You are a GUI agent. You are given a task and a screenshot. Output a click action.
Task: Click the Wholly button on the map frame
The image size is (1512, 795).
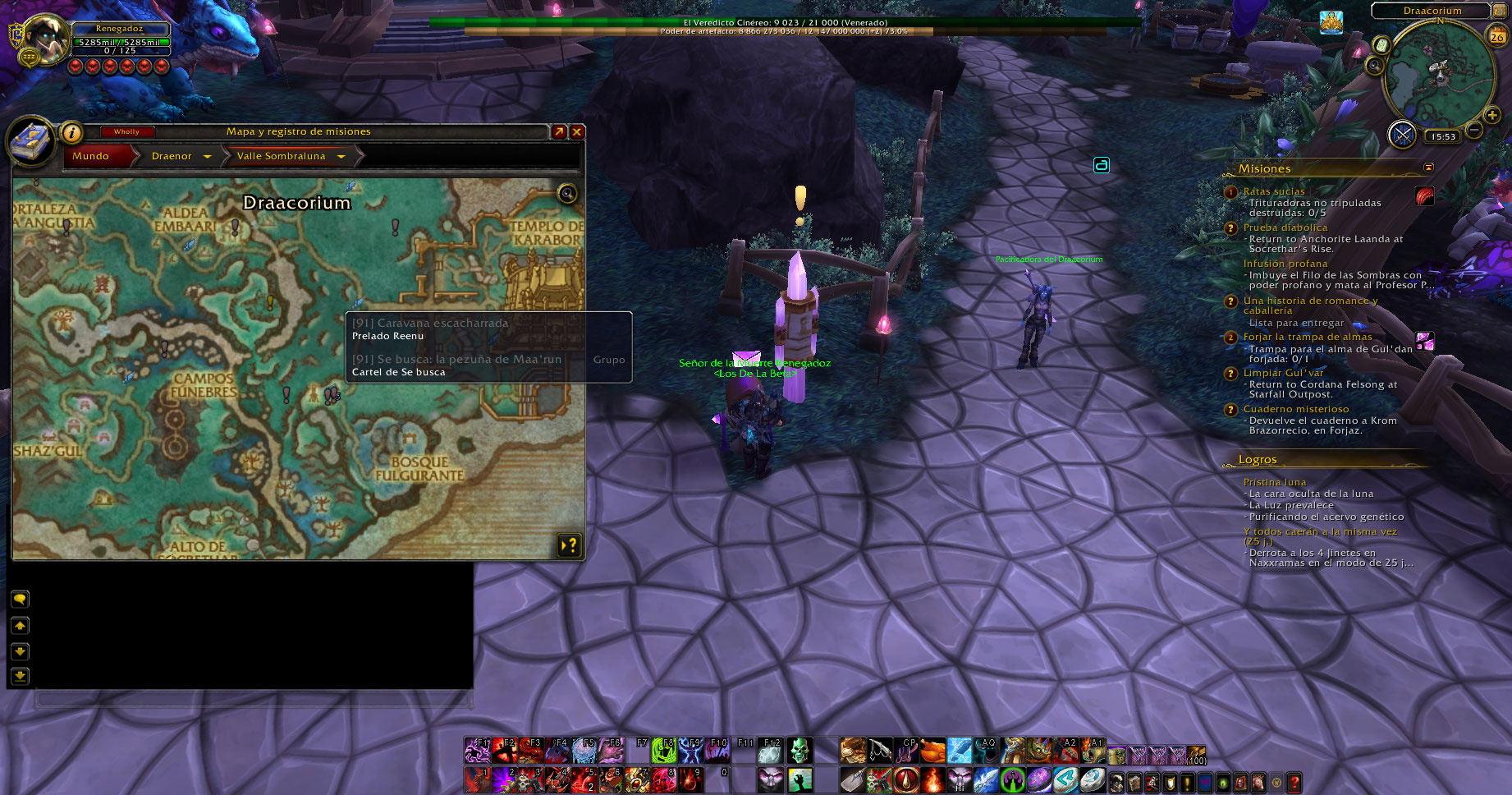point(126,131)
